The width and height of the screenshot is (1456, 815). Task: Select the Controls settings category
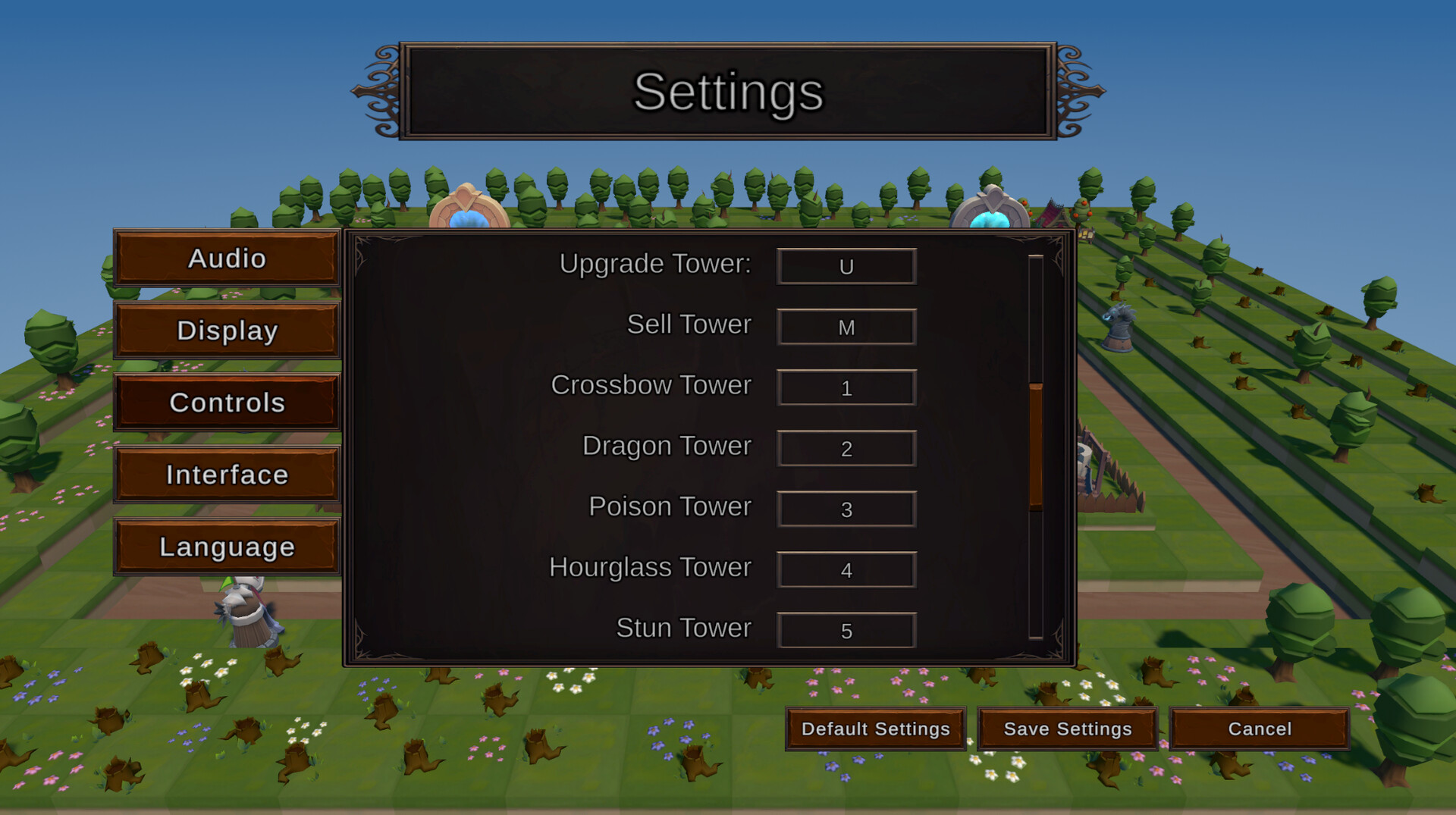pyautogui.click(x=226, y=403)
